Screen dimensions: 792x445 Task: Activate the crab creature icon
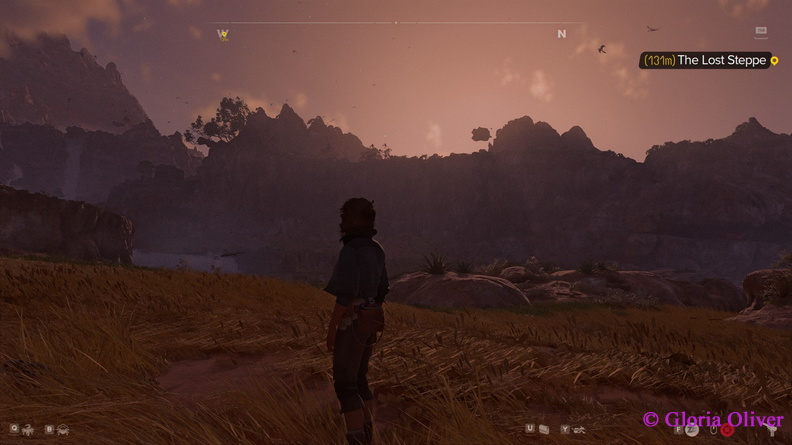click(x=63, y=429)
